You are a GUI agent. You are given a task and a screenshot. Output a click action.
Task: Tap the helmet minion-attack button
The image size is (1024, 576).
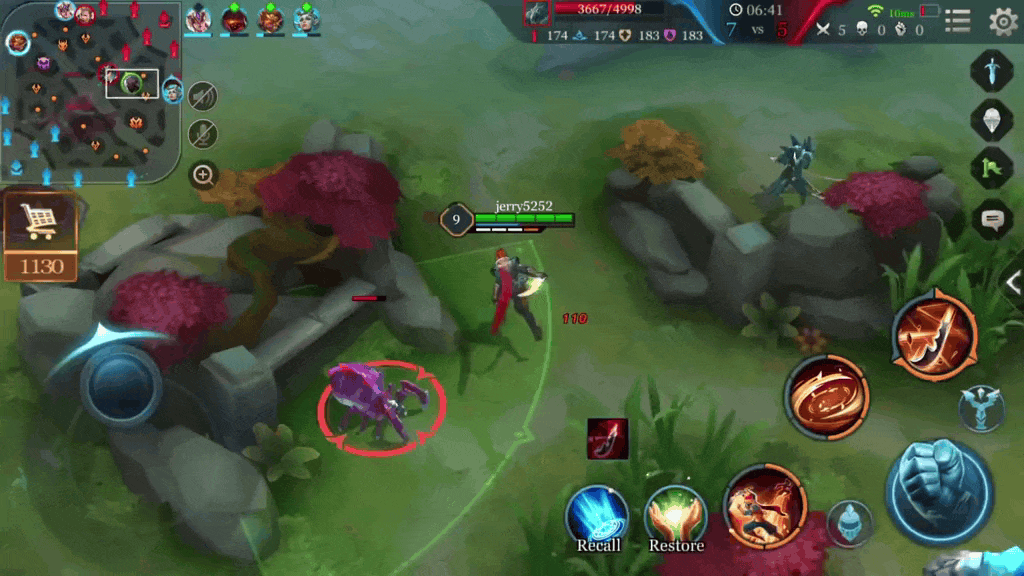coord(850,522)
